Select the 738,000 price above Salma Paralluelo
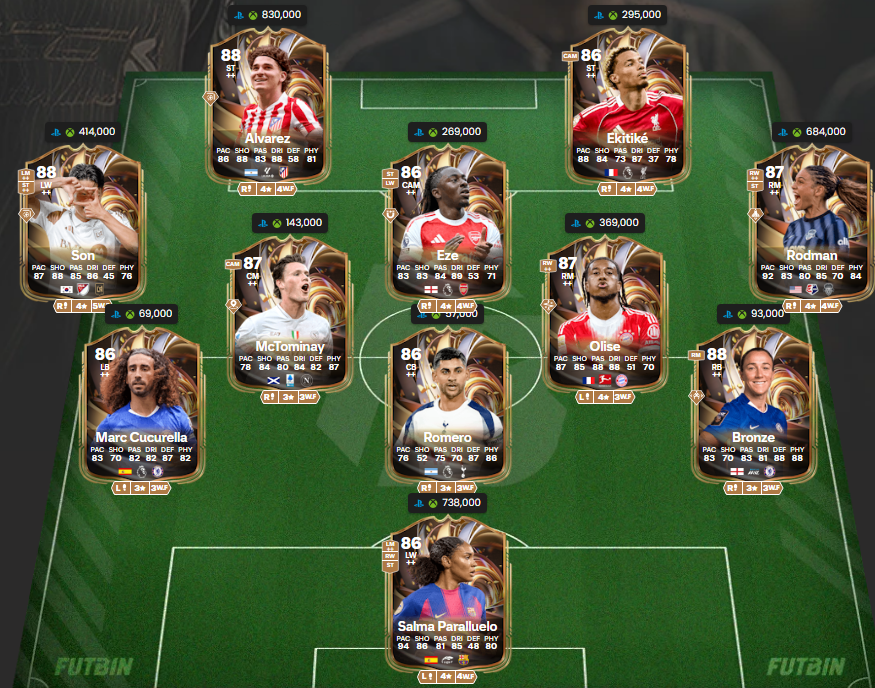This screenshot has width=875, height=688. (x=447, y=503)
